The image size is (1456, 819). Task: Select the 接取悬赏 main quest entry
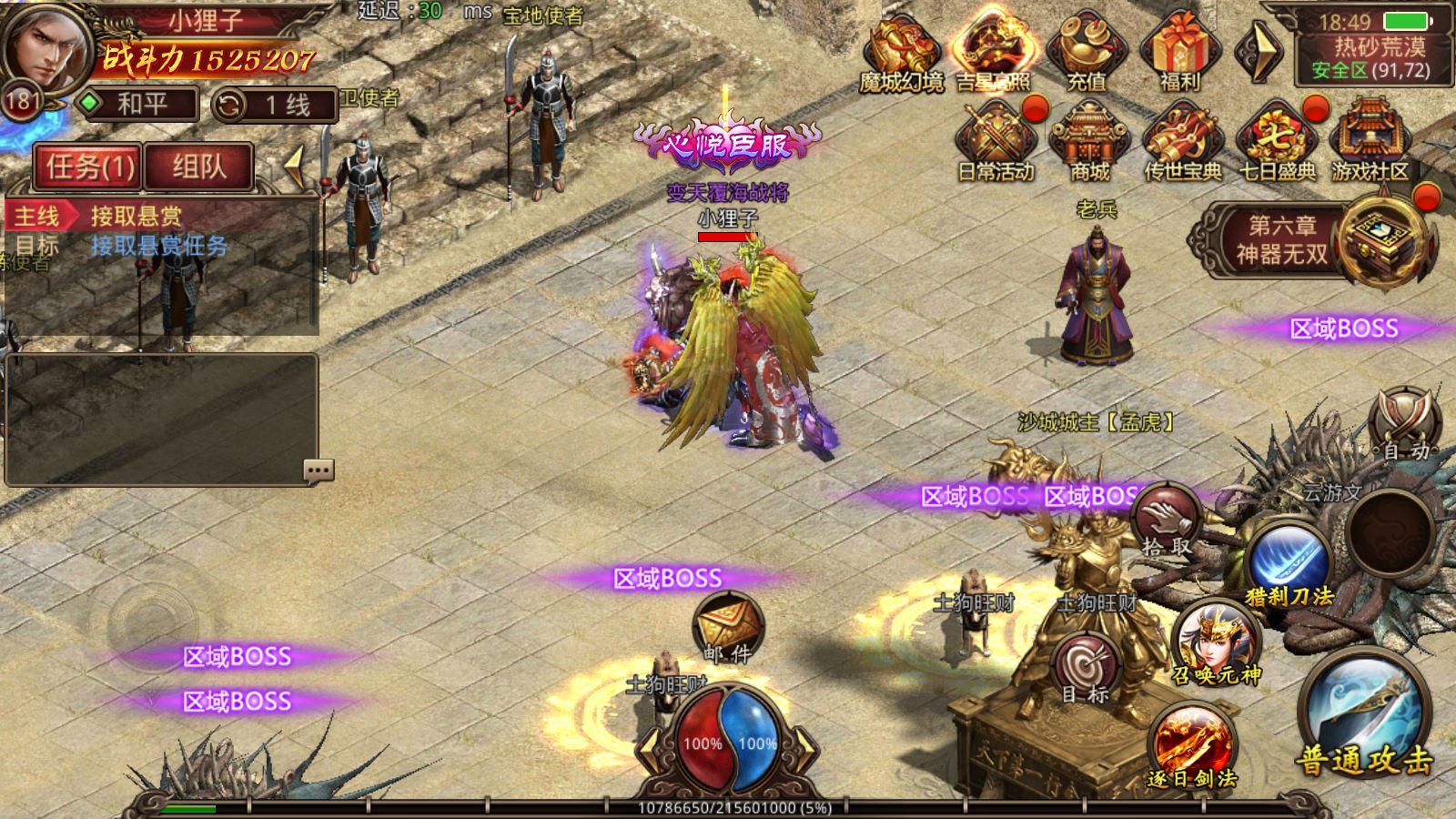pos(136,217)
